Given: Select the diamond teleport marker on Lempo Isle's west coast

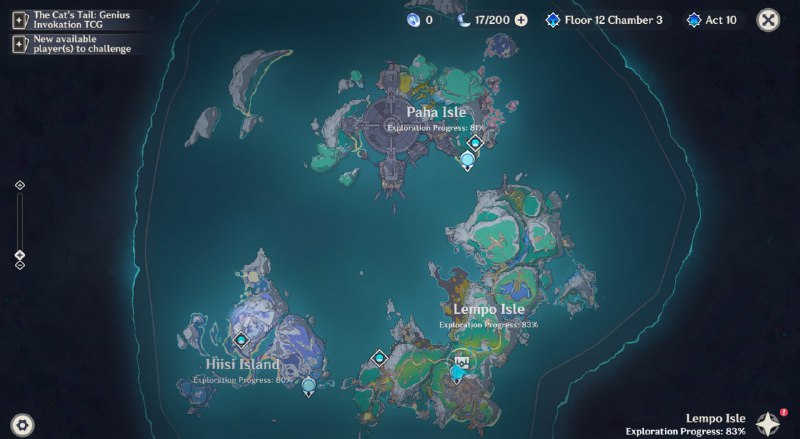Looking at the screenshot, I should (379, 357).
